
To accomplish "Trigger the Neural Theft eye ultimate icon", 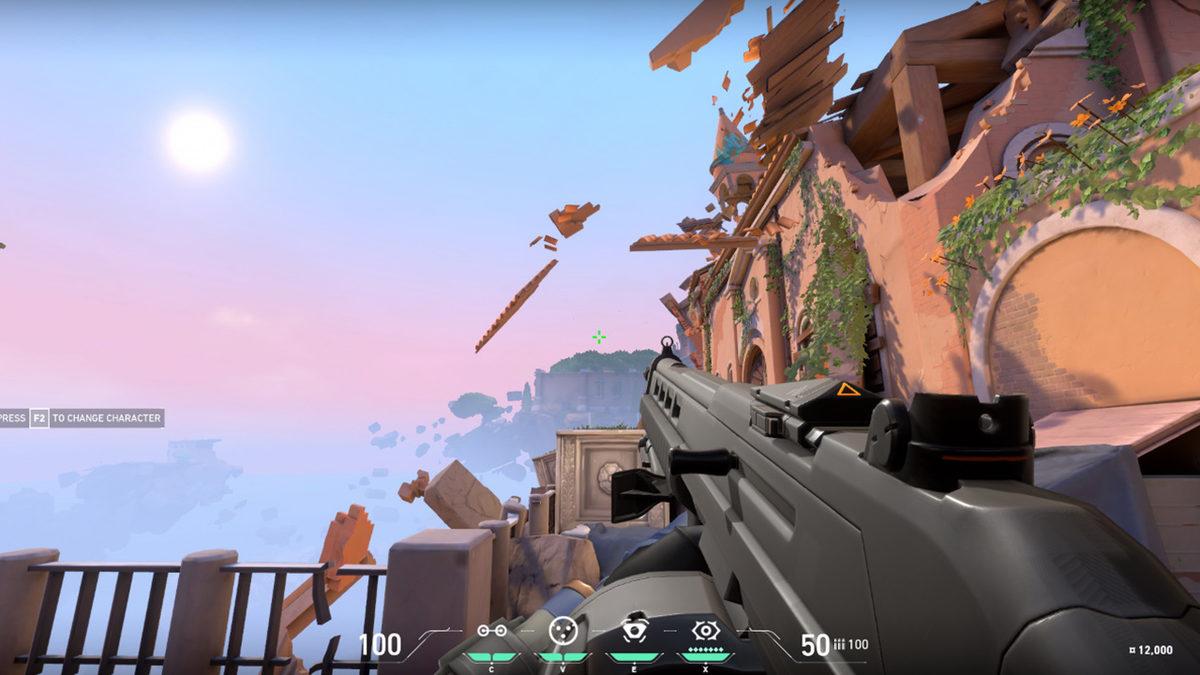I will (x=706, y=630).
